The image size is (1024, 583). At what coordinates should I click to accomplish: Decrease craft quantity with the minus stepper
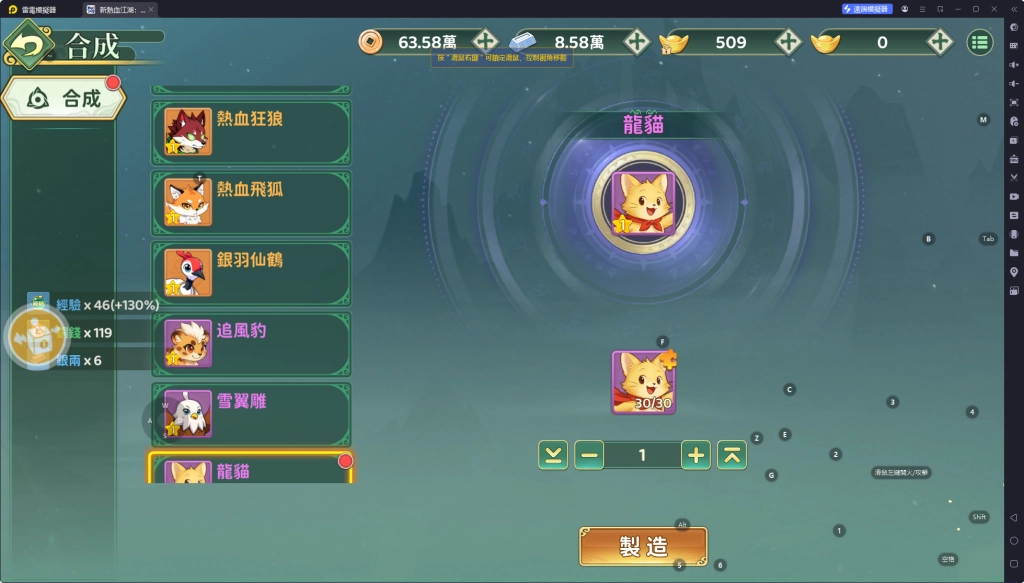[589, 455]
